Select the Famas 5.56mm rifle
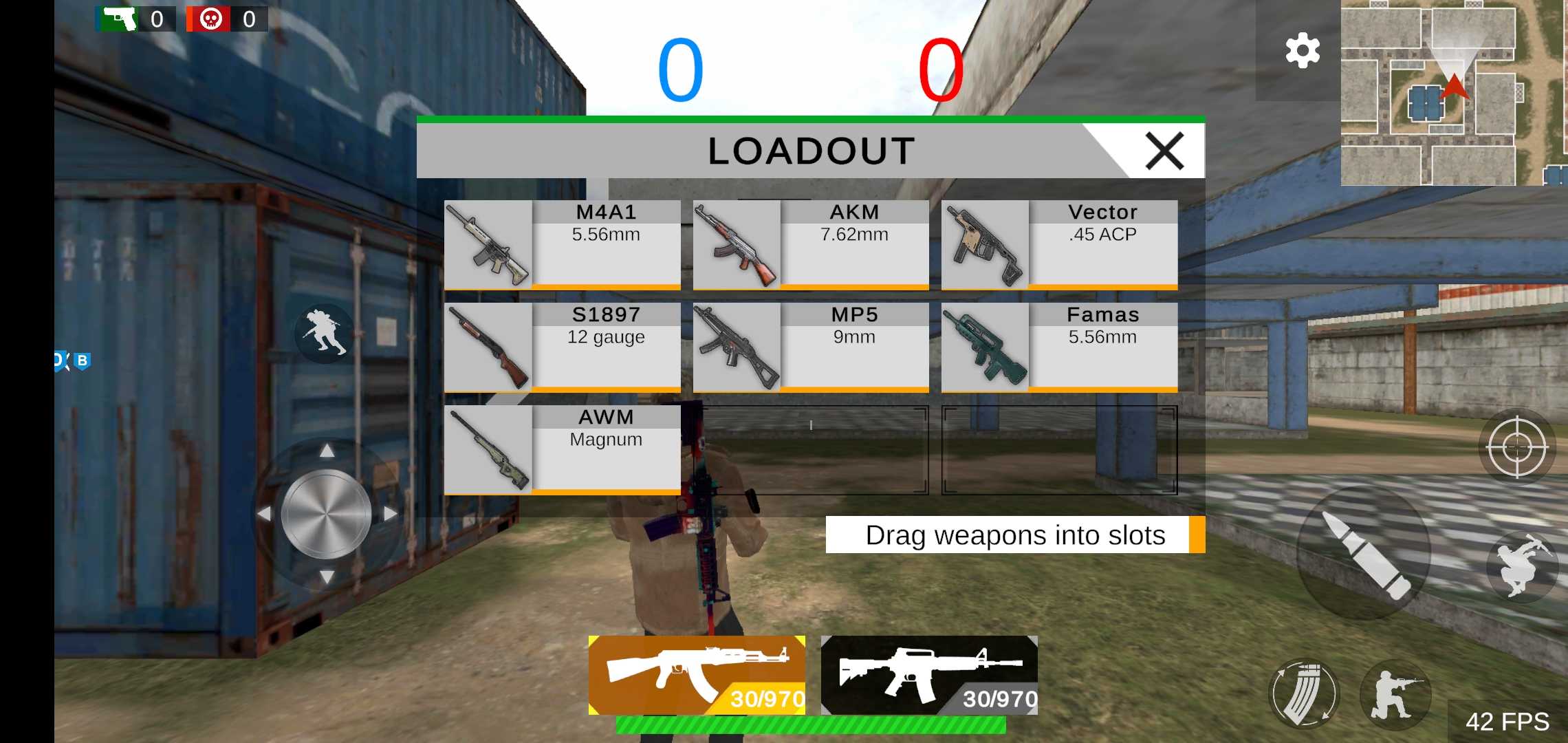Screen dimensions: 1568x743 coord(1059,347)
